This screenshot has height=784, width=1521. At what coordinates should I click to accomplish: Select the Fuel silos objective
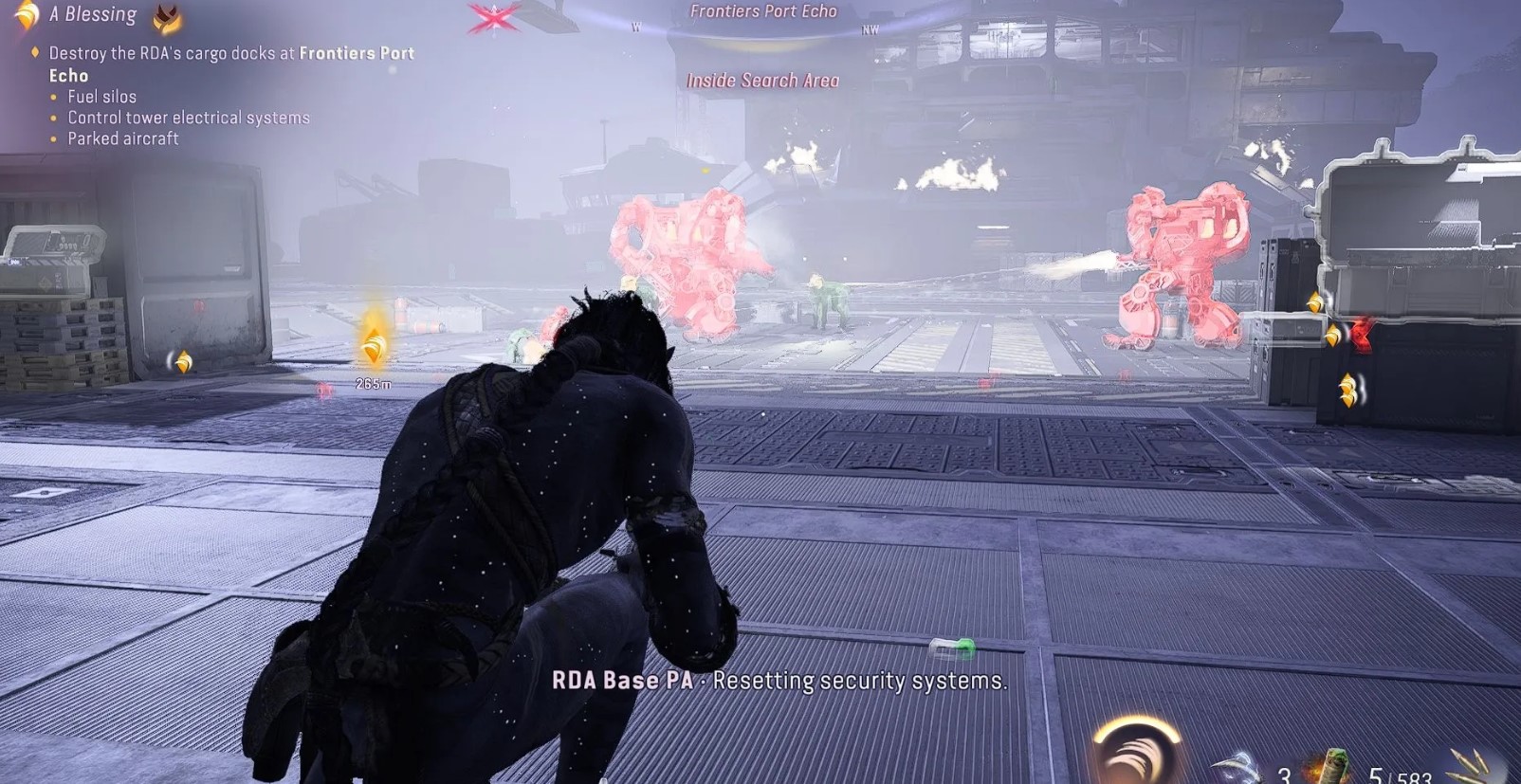click(x=101, y=97)
